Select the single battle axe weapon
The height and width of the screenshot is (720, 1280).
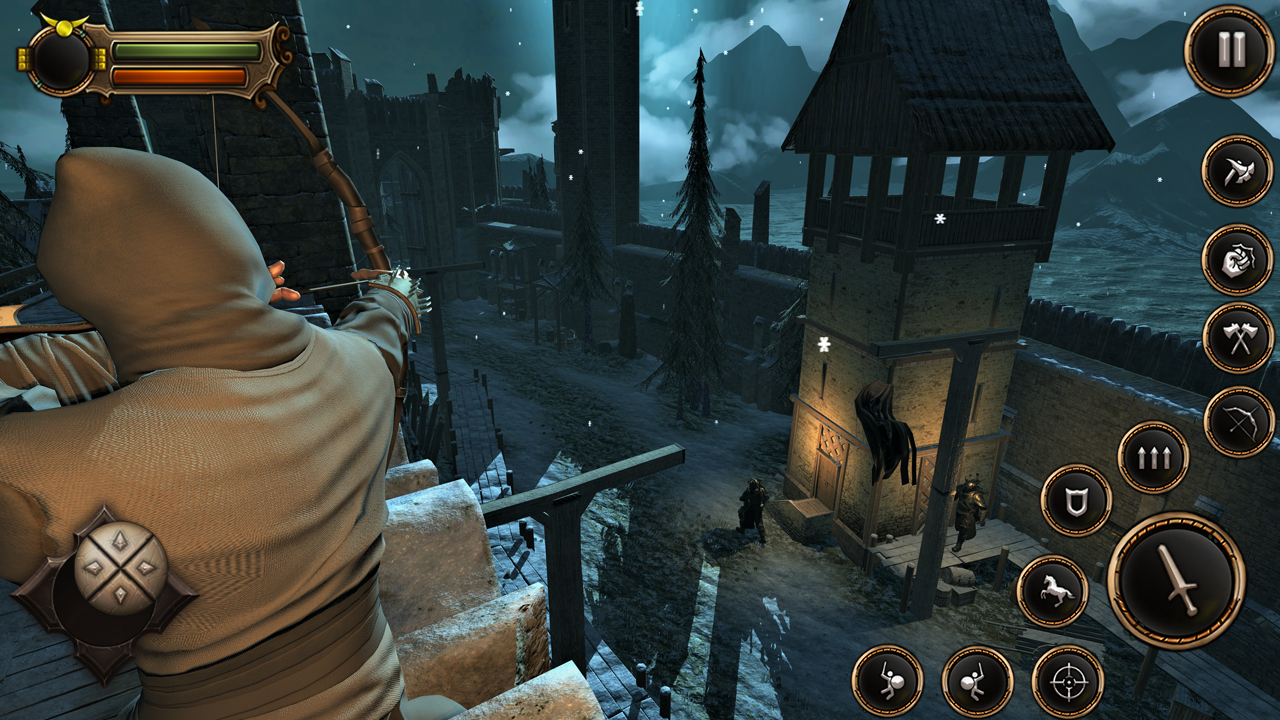click(x=1237, y=171)
